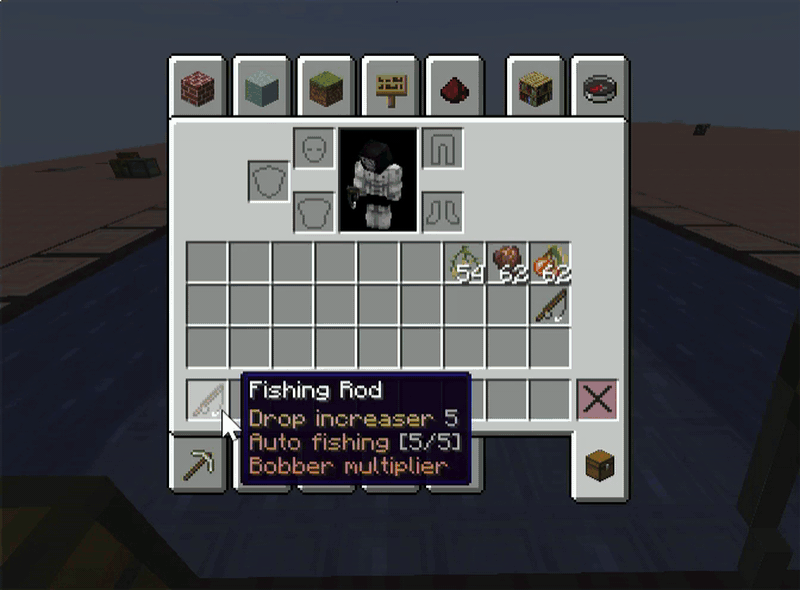Select the chest inventory tab
Viewport: 800px width, 590px height.
pos(600,467)
